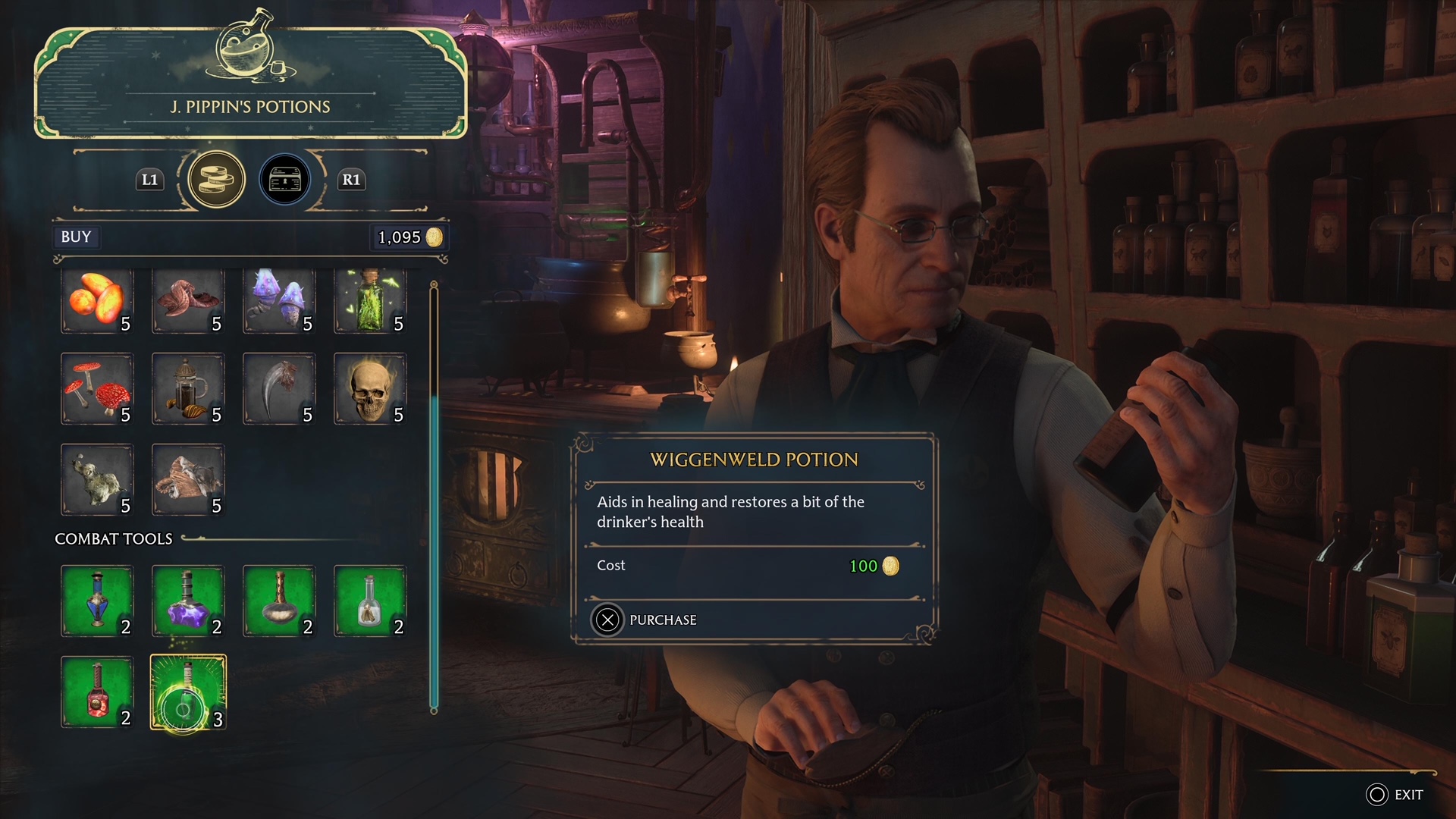Select the brown round flask potion
1456x819 pixels.
(x=279, y=601)
